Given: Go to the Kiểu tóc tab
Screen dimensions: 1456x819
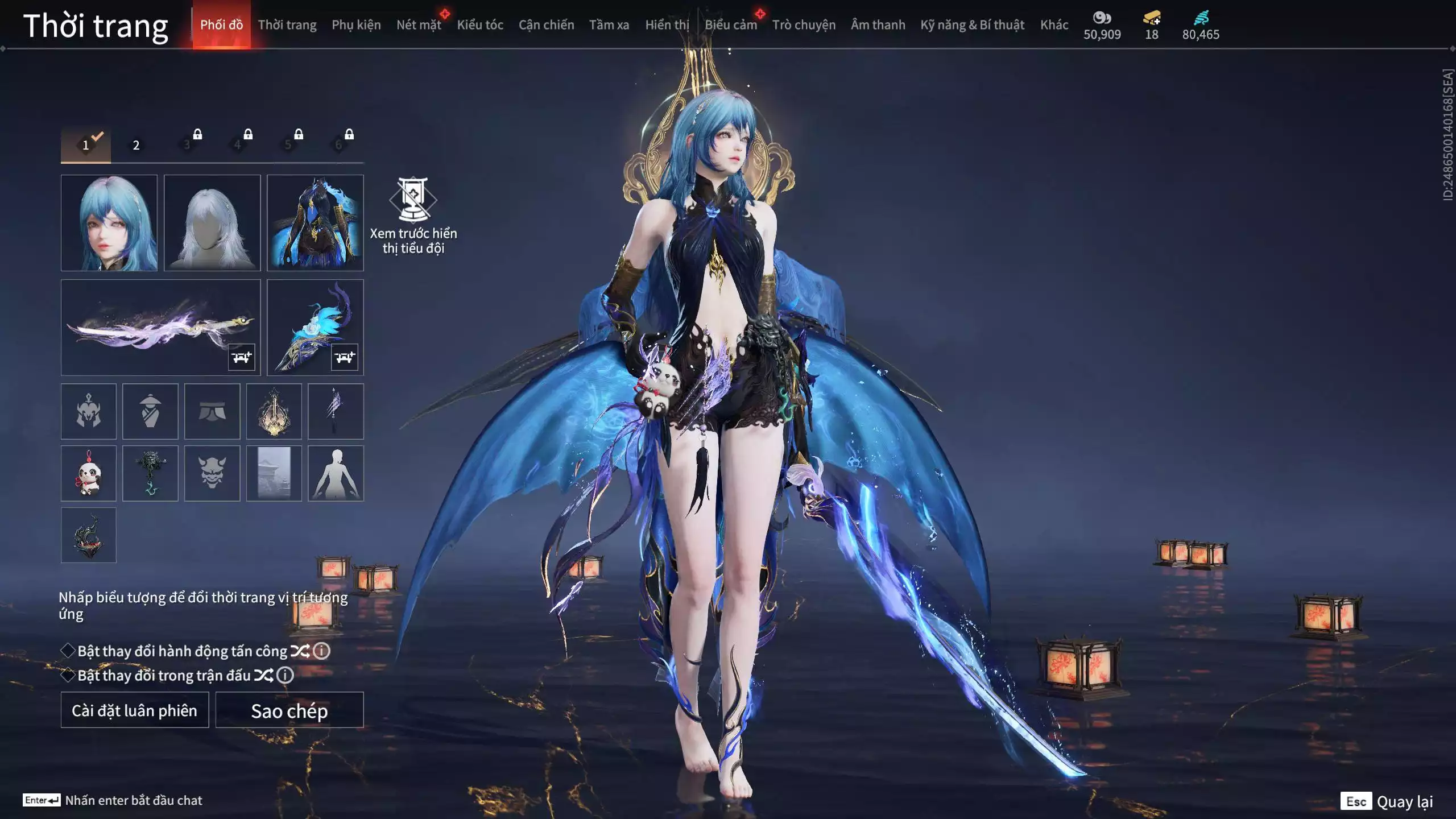Looking at the screenshot, I should (x=480, y=25).
